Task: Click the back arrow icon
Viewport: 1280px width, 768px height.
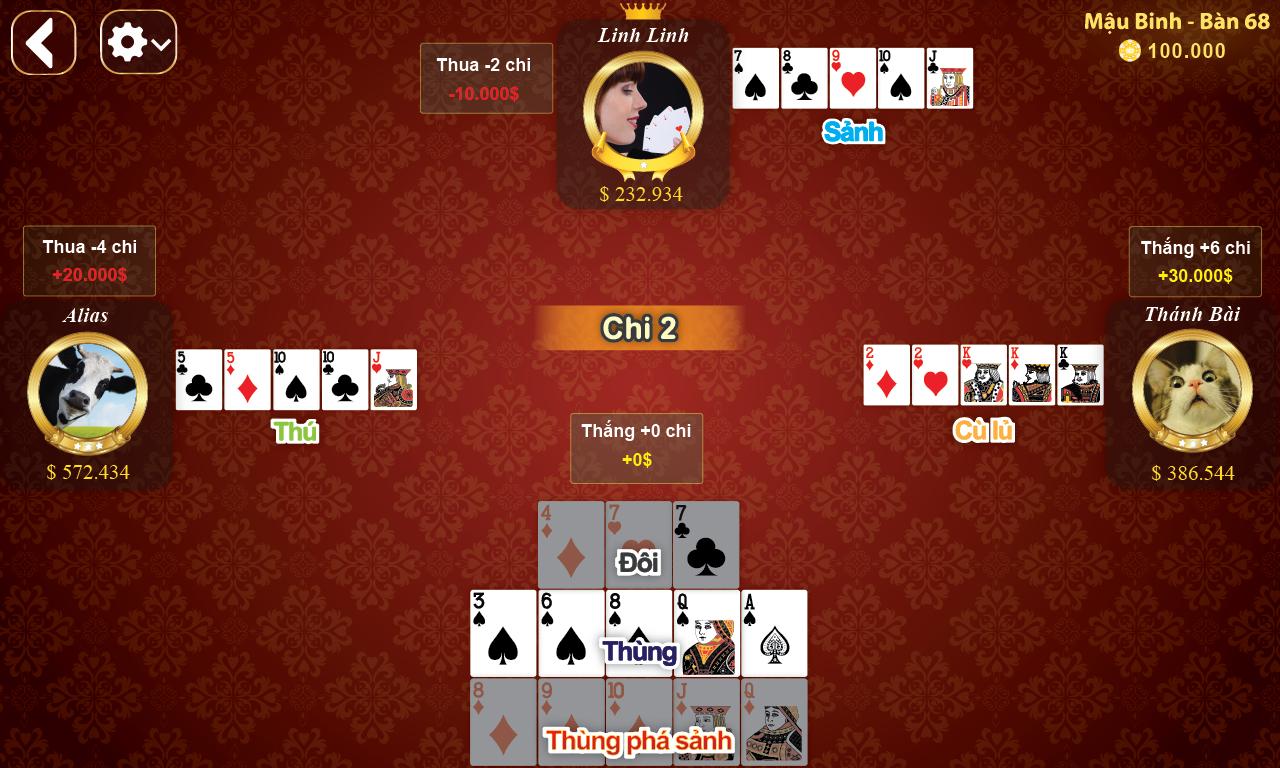Action: coord(42,42)
